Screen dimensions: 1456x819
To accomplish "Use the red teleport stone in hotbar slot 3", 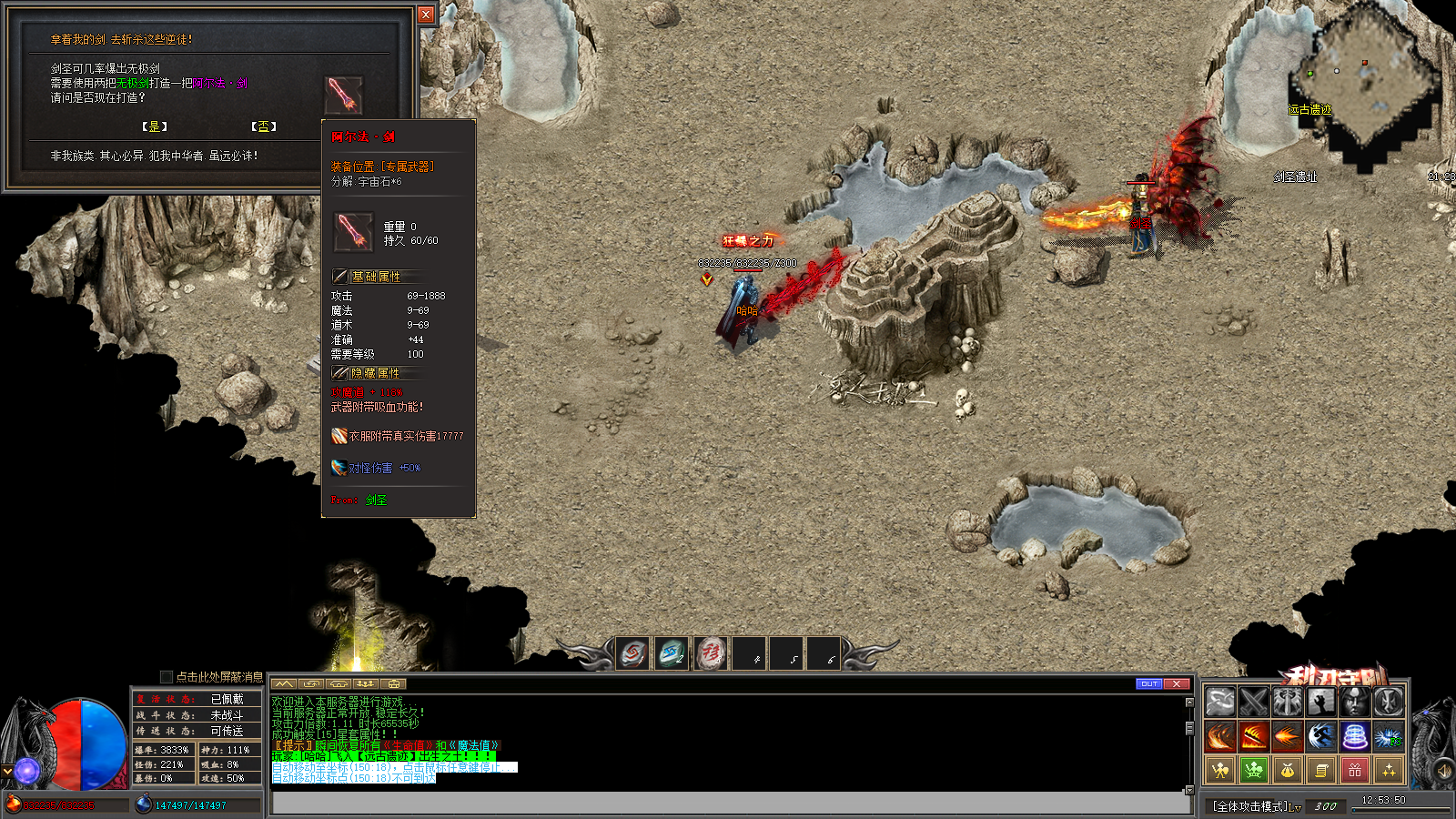I will [x=710, y=653].
